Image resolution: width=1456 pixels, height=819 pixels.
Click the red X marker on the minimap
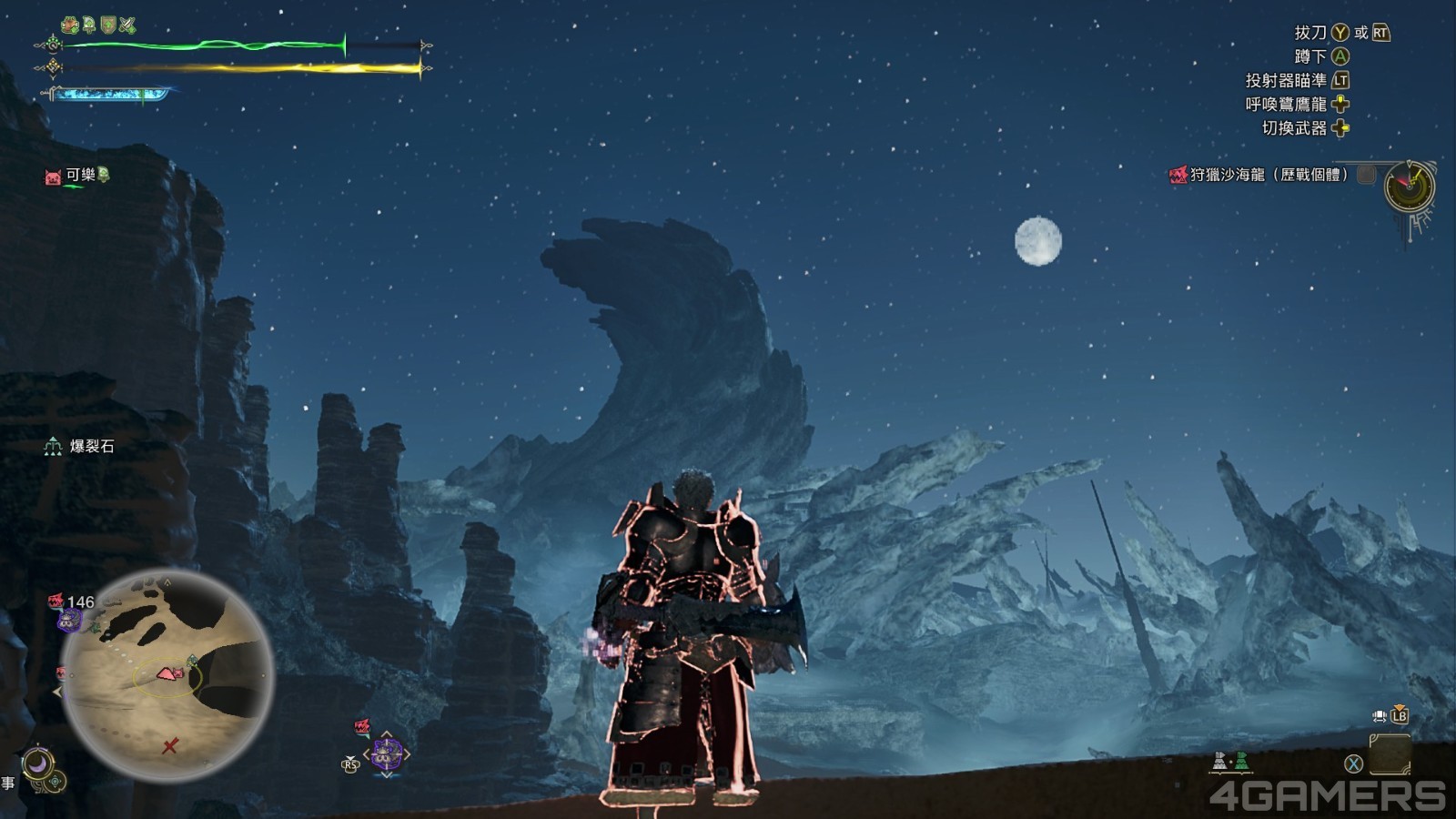point(169,746)
